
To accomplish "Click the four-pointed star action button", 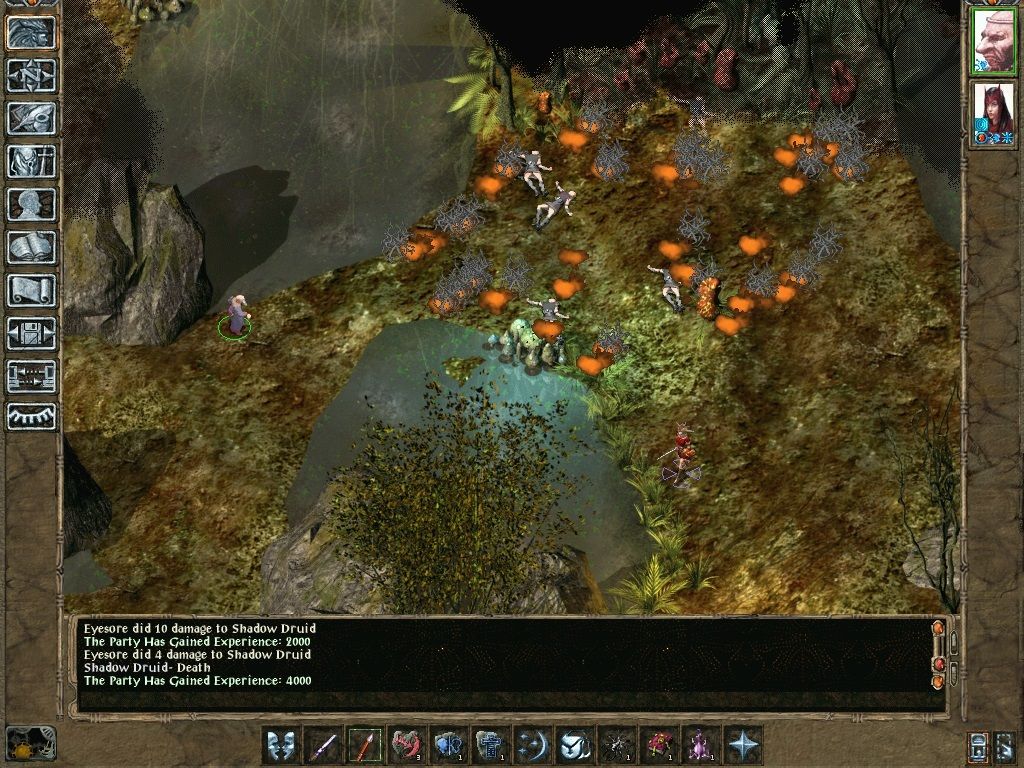I will (x=743, y=745).
